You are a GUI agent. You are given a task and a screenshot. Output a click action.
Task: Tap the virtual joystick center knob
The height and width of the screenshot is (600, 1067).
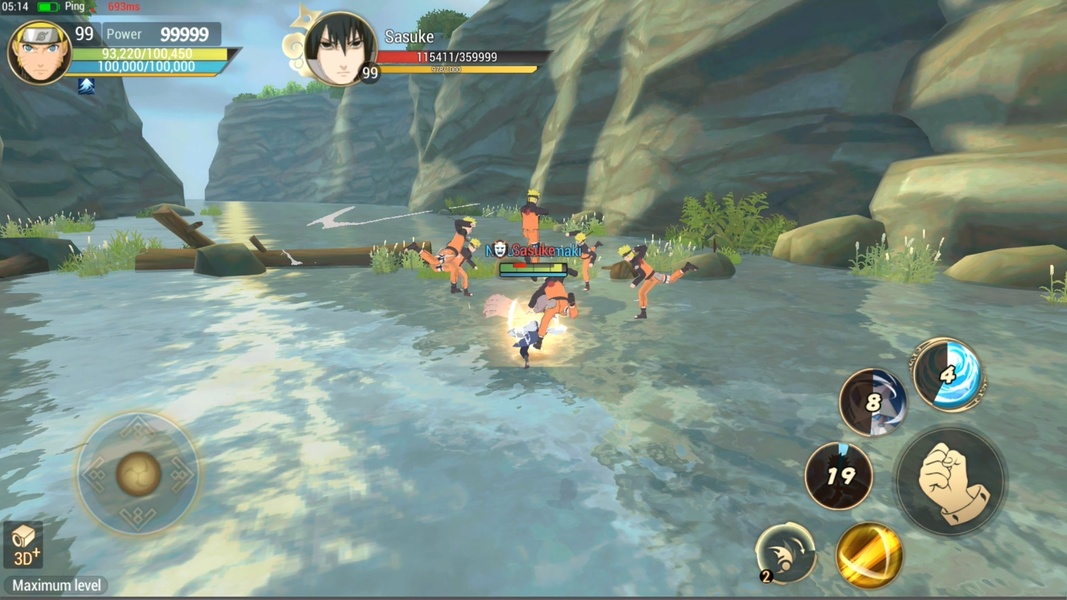click(x=138, y=473)
